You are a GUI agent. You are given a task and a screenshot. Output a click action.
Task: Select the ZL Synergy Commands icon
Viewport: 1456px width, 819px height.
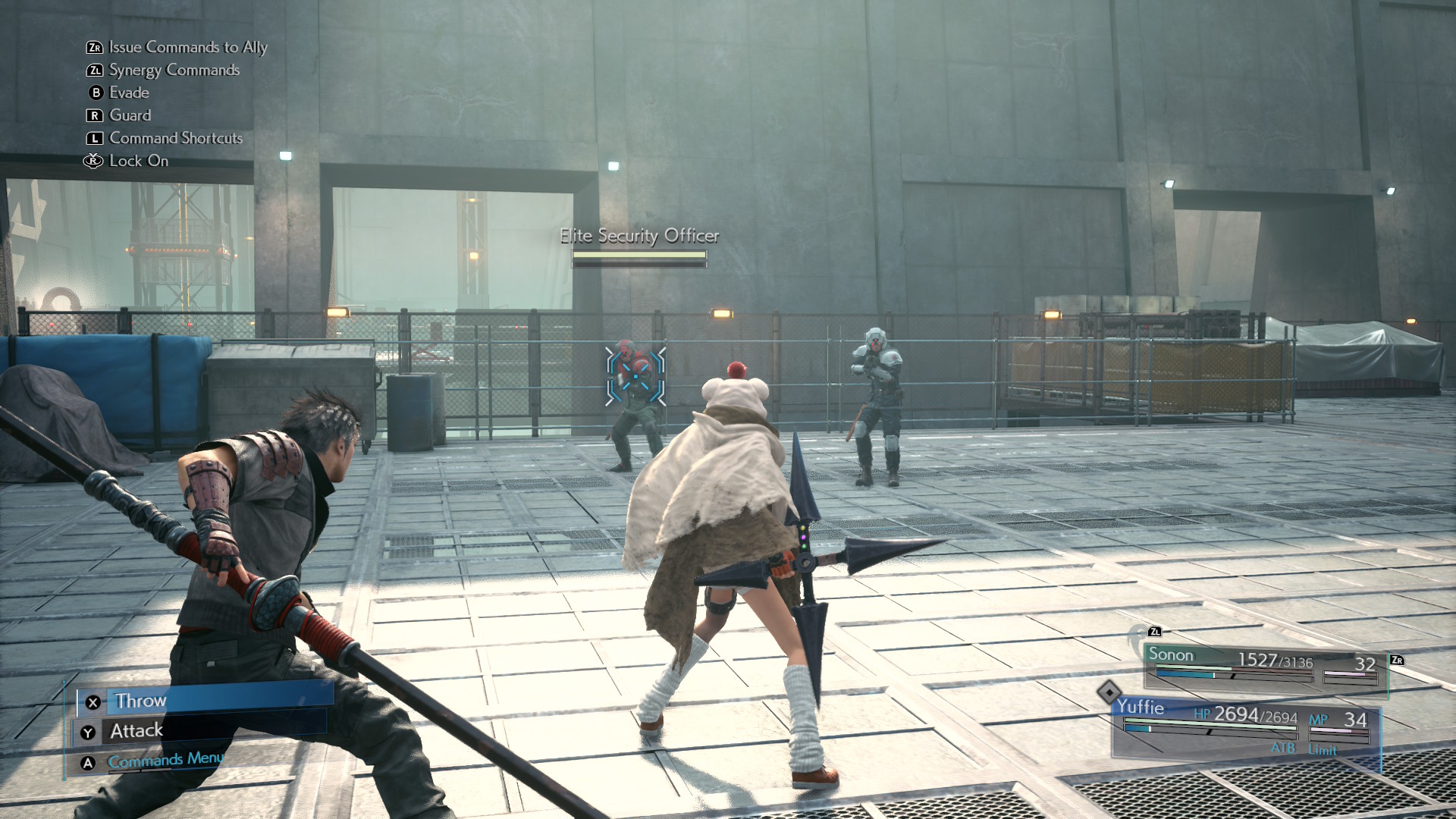click(94, 70)
